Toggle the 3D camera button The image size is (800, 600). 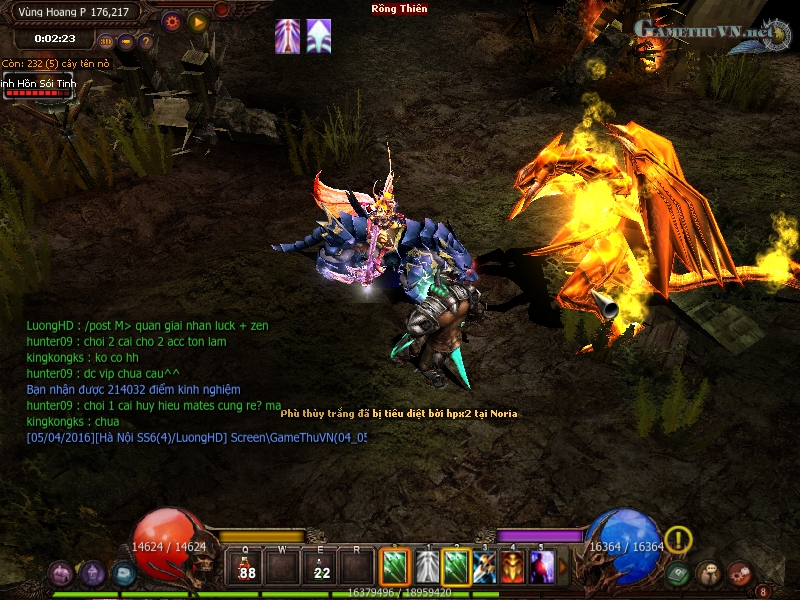click(106, 42)
